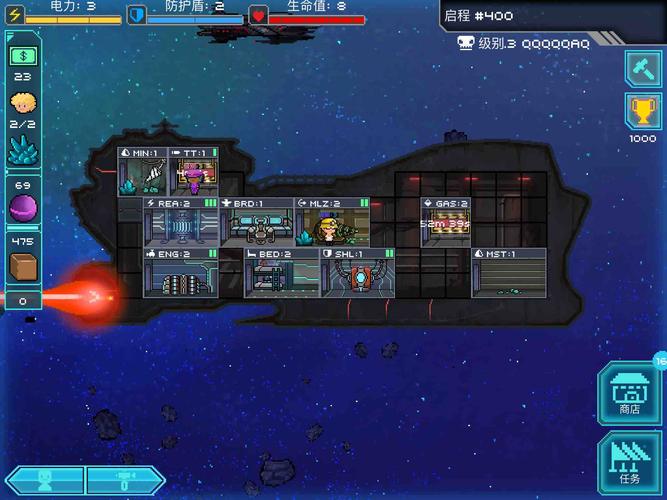
Task: Select the SHL:1 shield room
Action: point(356,274)
